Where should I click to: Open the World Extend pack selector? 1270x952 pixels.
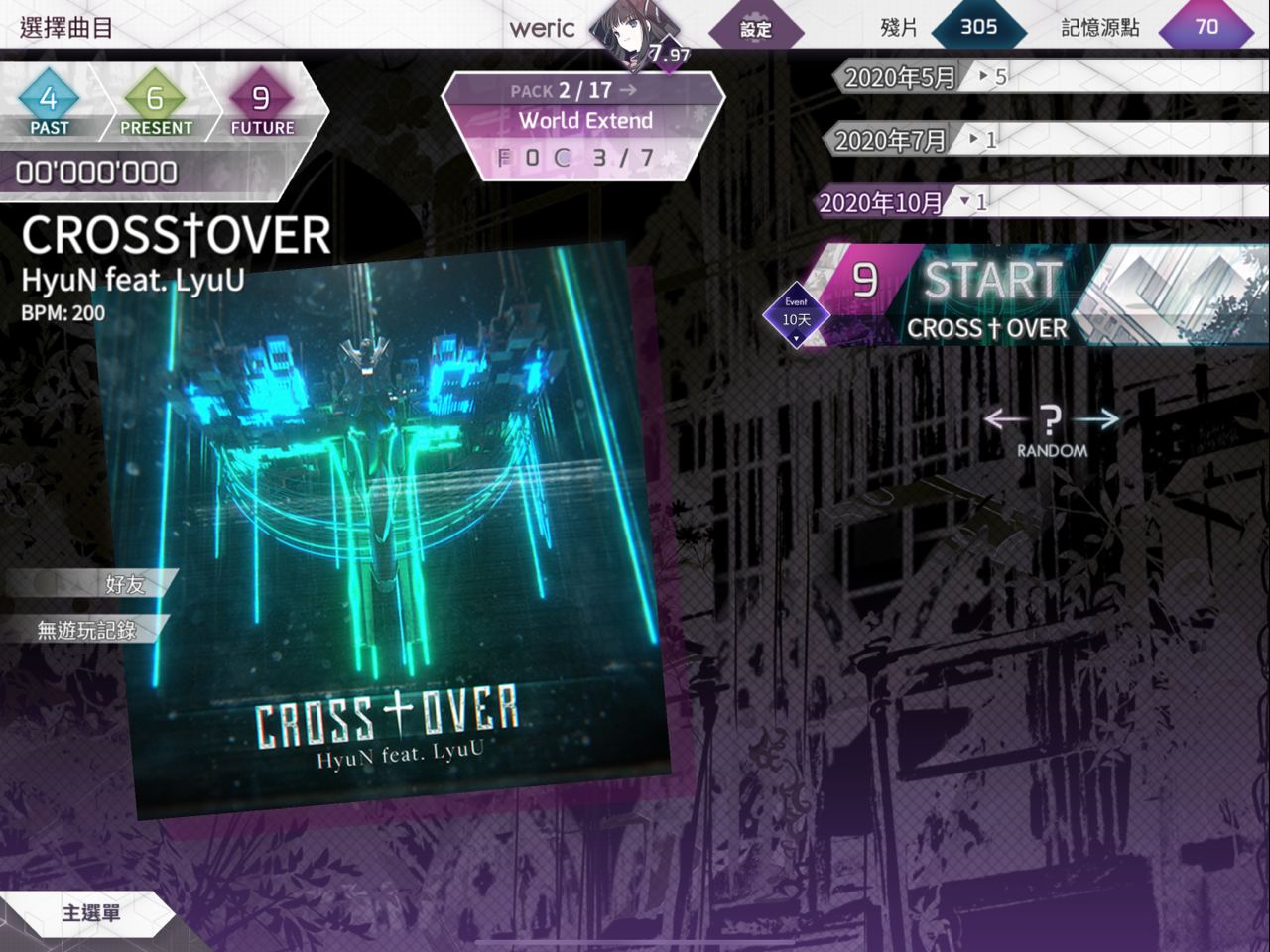coord(584,120)
